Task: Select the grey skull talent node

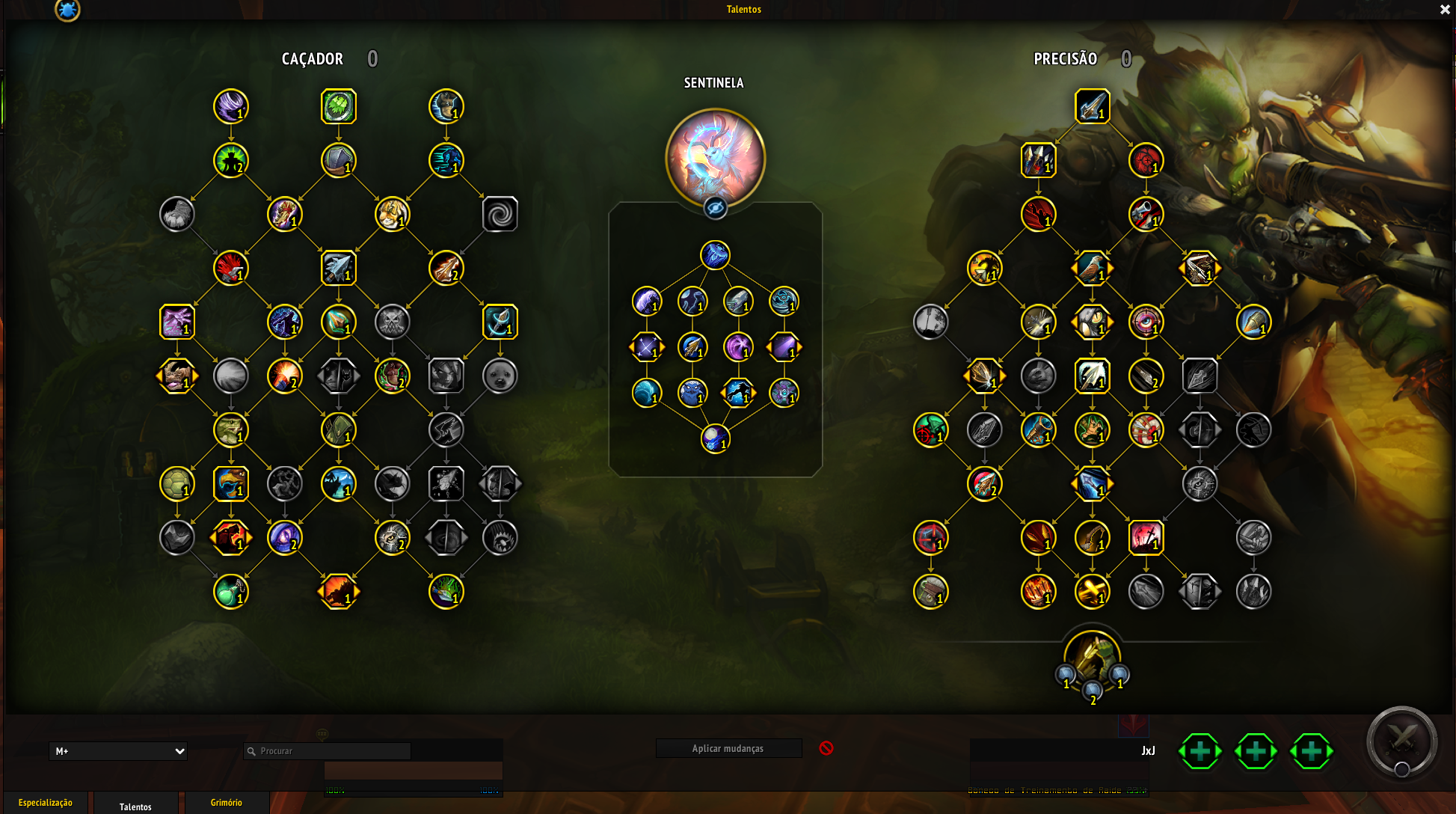Action: click(393, 322)
